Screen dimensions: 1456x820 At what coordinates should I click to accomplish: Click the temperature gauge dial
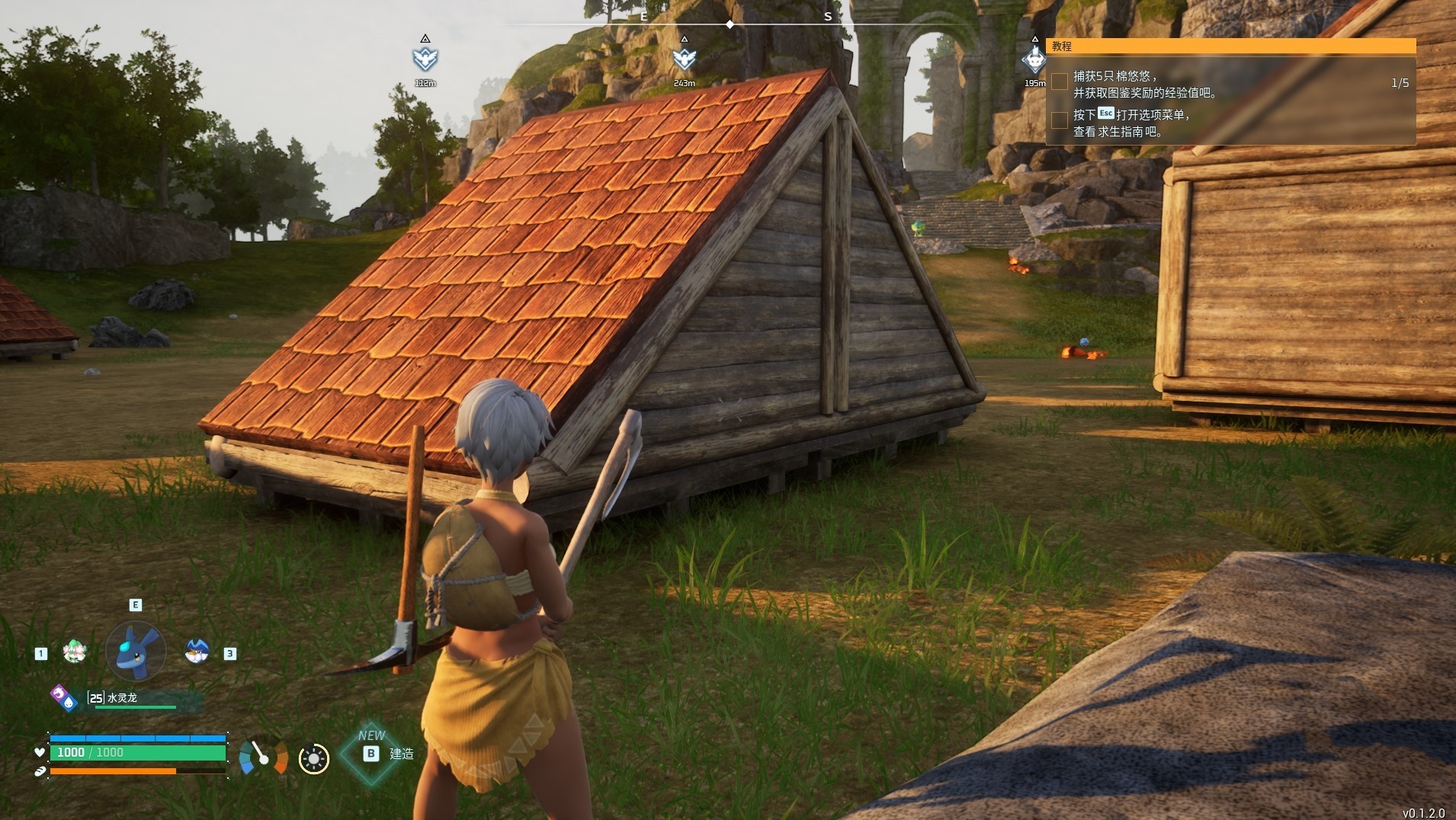click(x=263, y=755)
